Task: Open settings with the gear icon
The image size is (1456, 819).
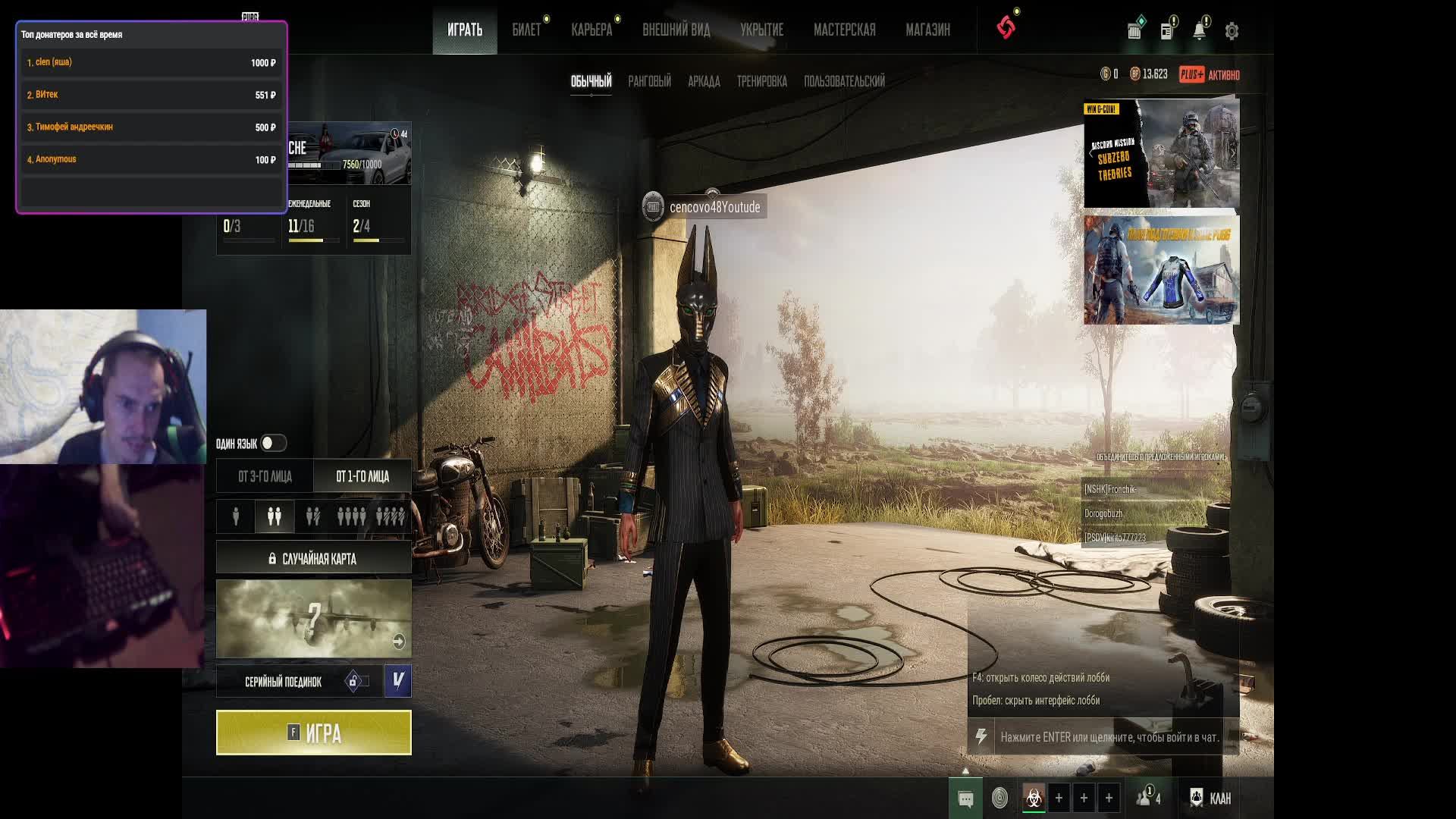Action: click(x=1232, y=31)
